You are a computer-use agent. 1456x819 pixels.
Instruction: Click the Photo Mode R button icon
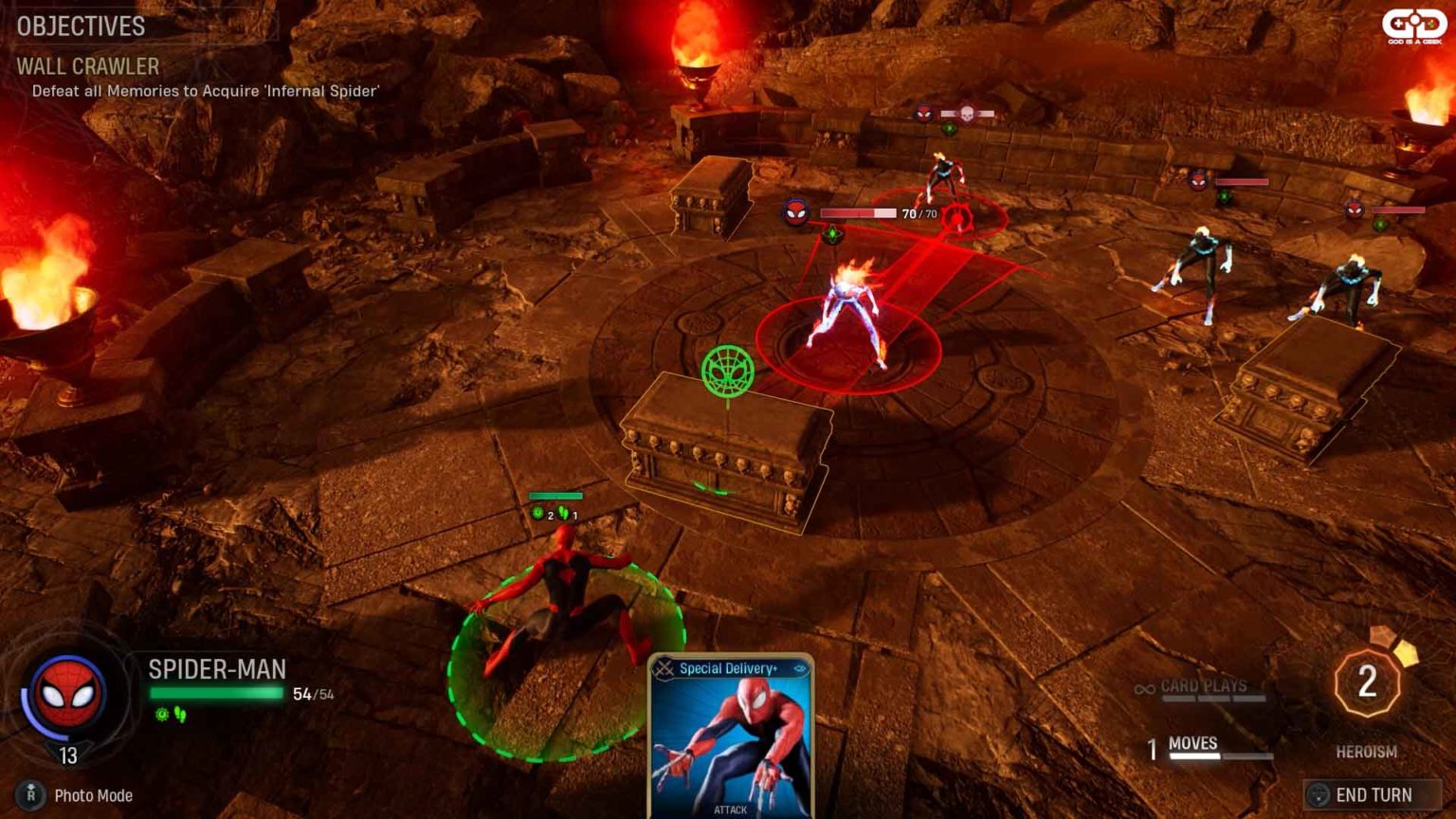(29, 796)
